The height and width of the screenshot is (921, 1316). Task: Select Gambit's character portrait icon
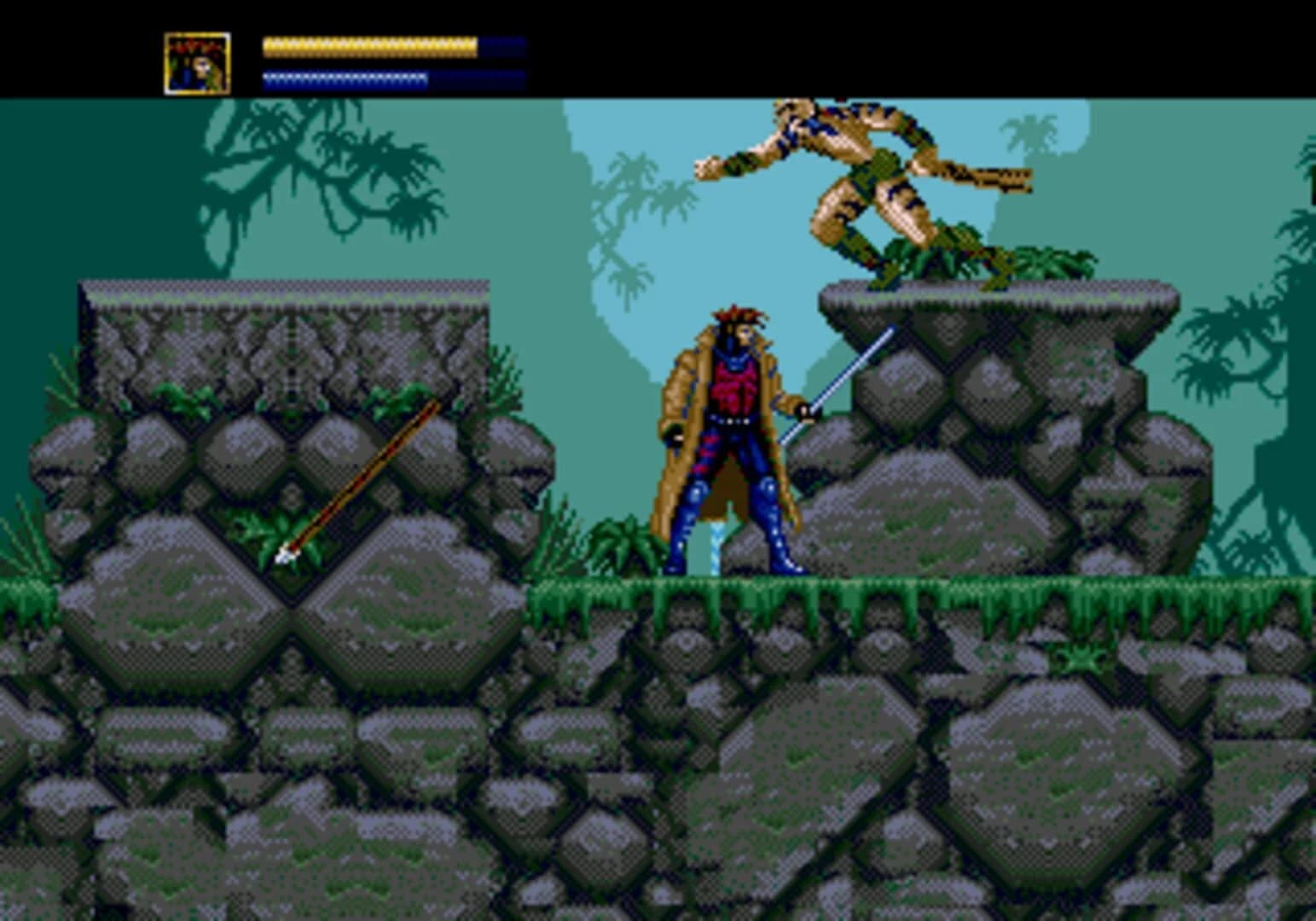tap(194, 61)
